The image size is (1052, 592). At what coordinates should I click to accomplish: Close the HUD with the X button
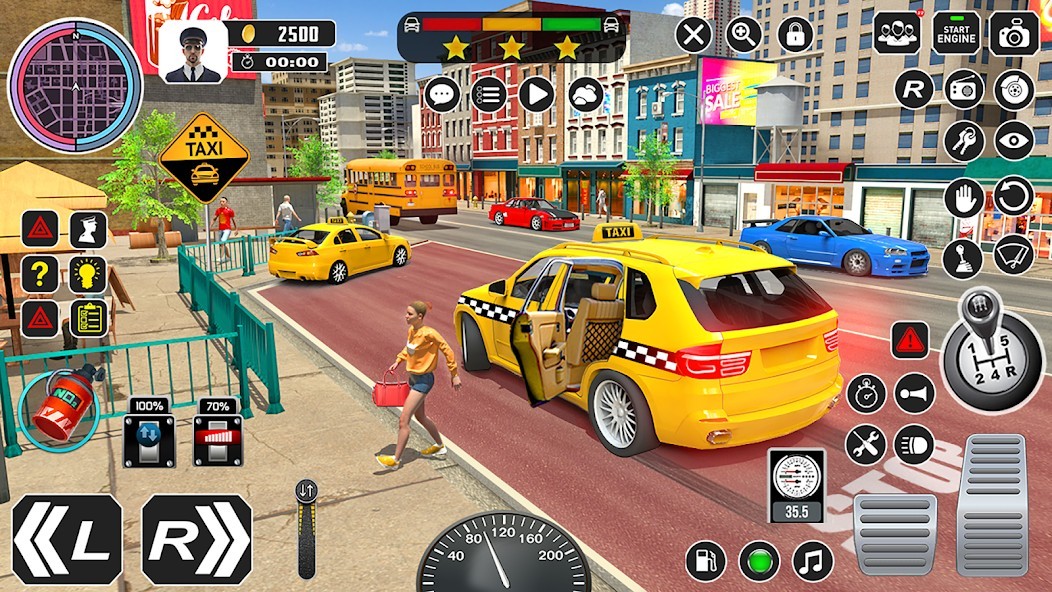[x=694, y=35]
